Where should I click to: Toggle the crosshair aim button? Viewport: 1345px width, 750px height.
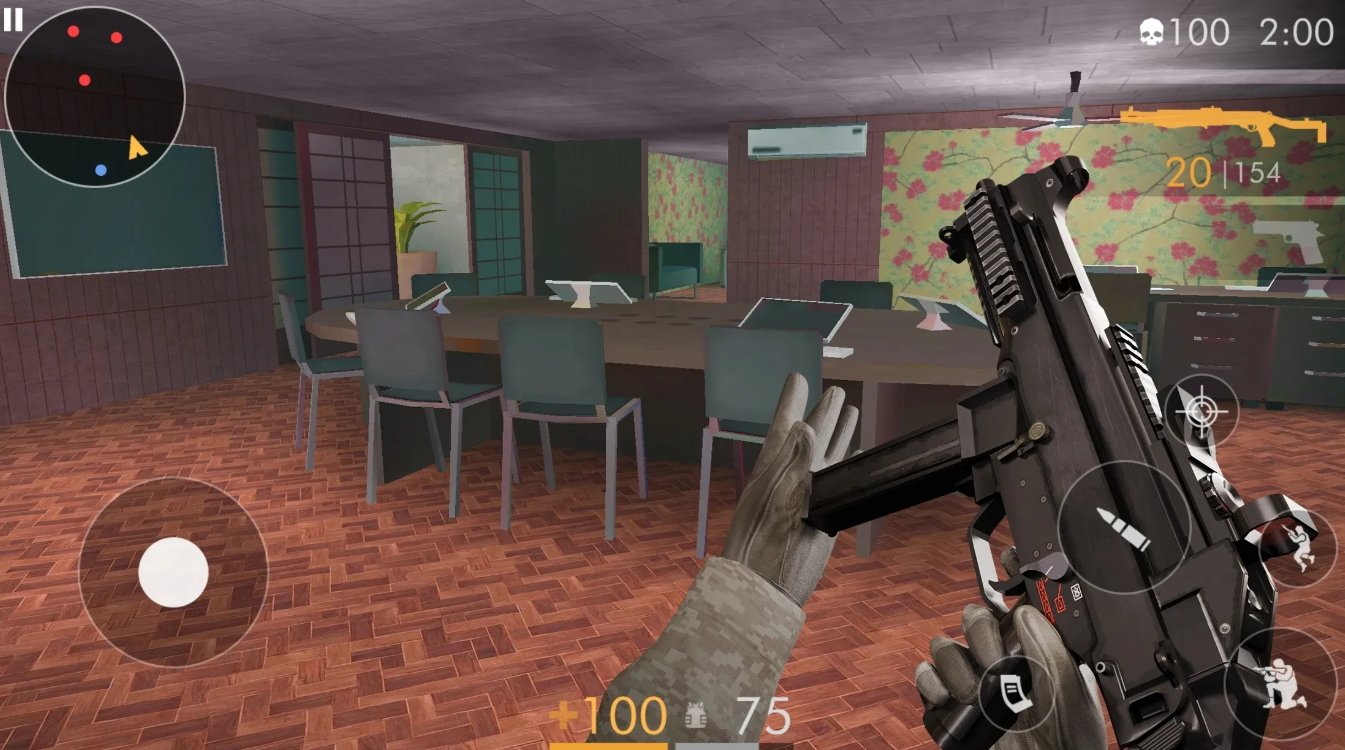pos(1201,411)
